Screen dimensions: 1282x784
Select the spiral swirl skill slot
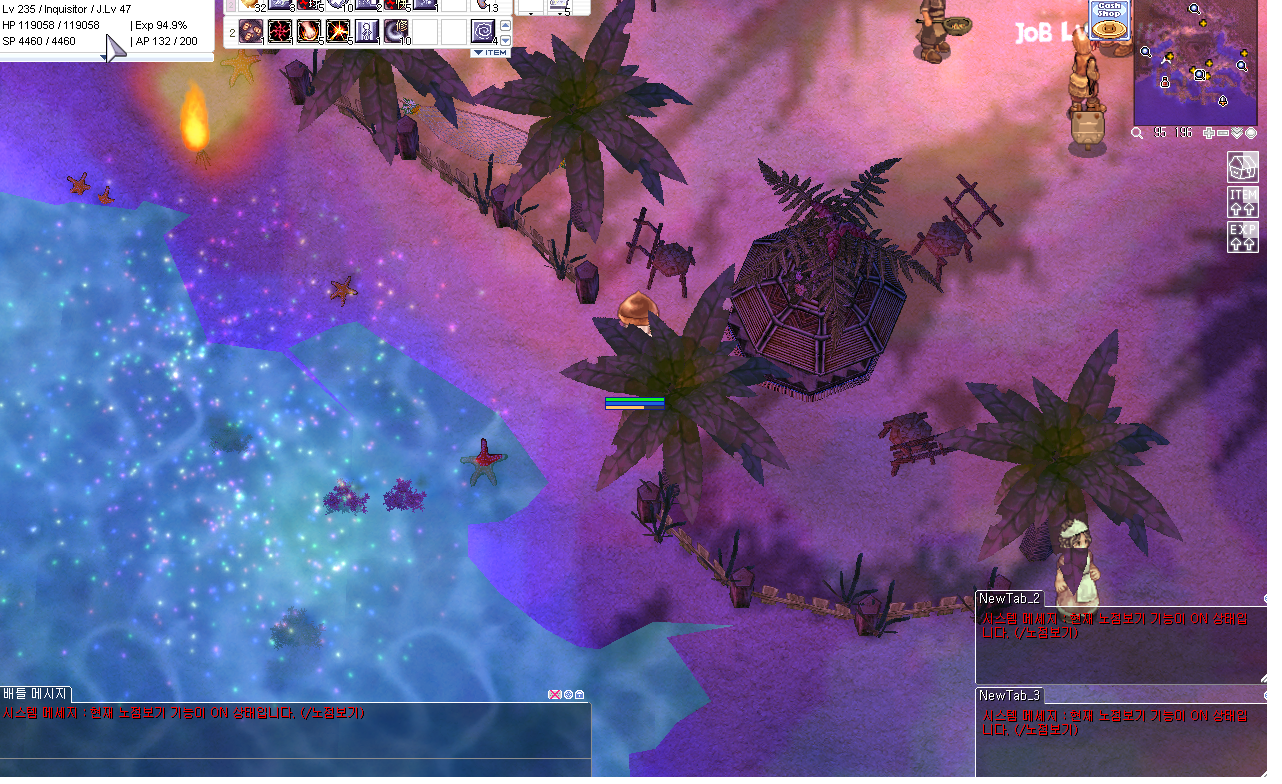(484, 32)
